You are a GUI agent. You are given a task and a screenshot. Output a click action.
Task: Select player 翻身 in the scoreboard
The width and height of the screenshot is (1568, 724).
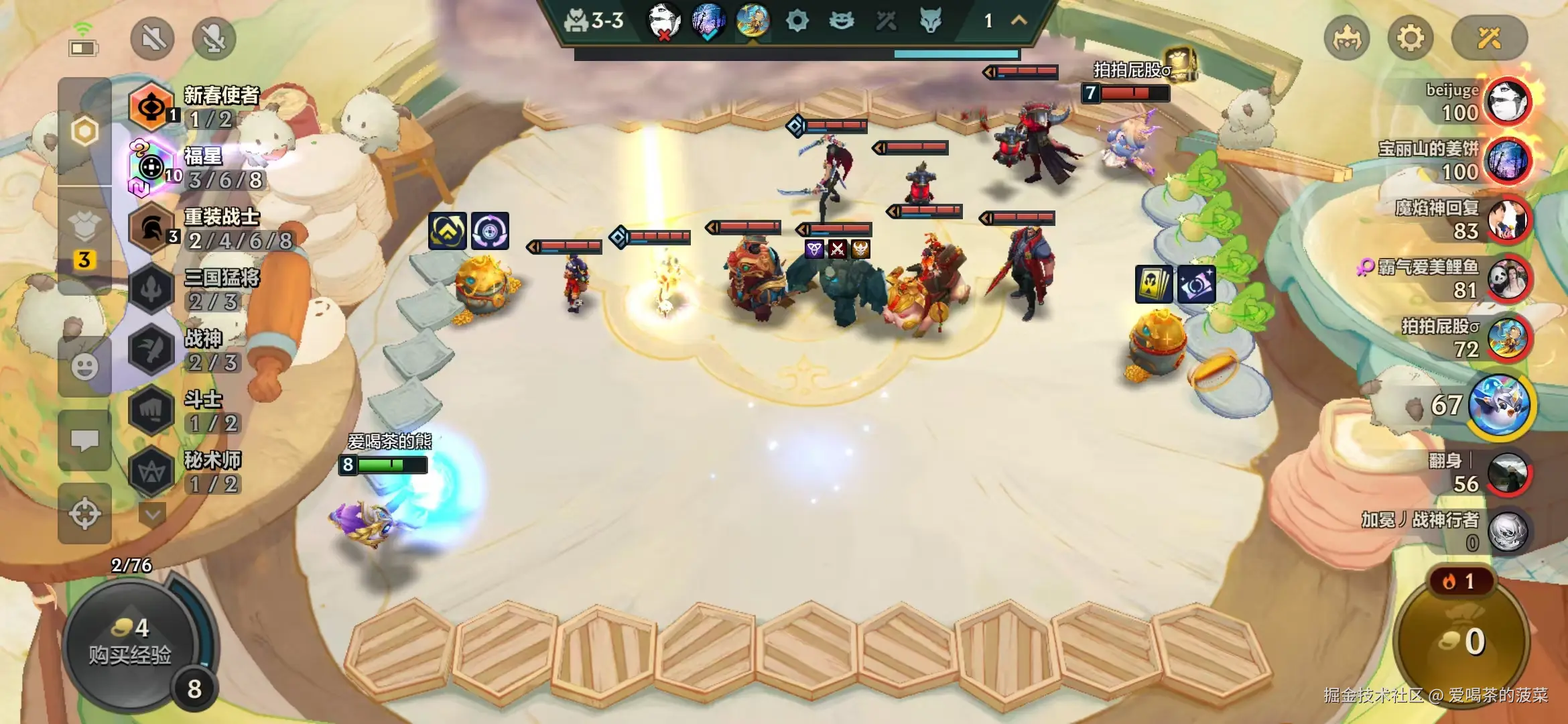click(x=1507, y=473)
